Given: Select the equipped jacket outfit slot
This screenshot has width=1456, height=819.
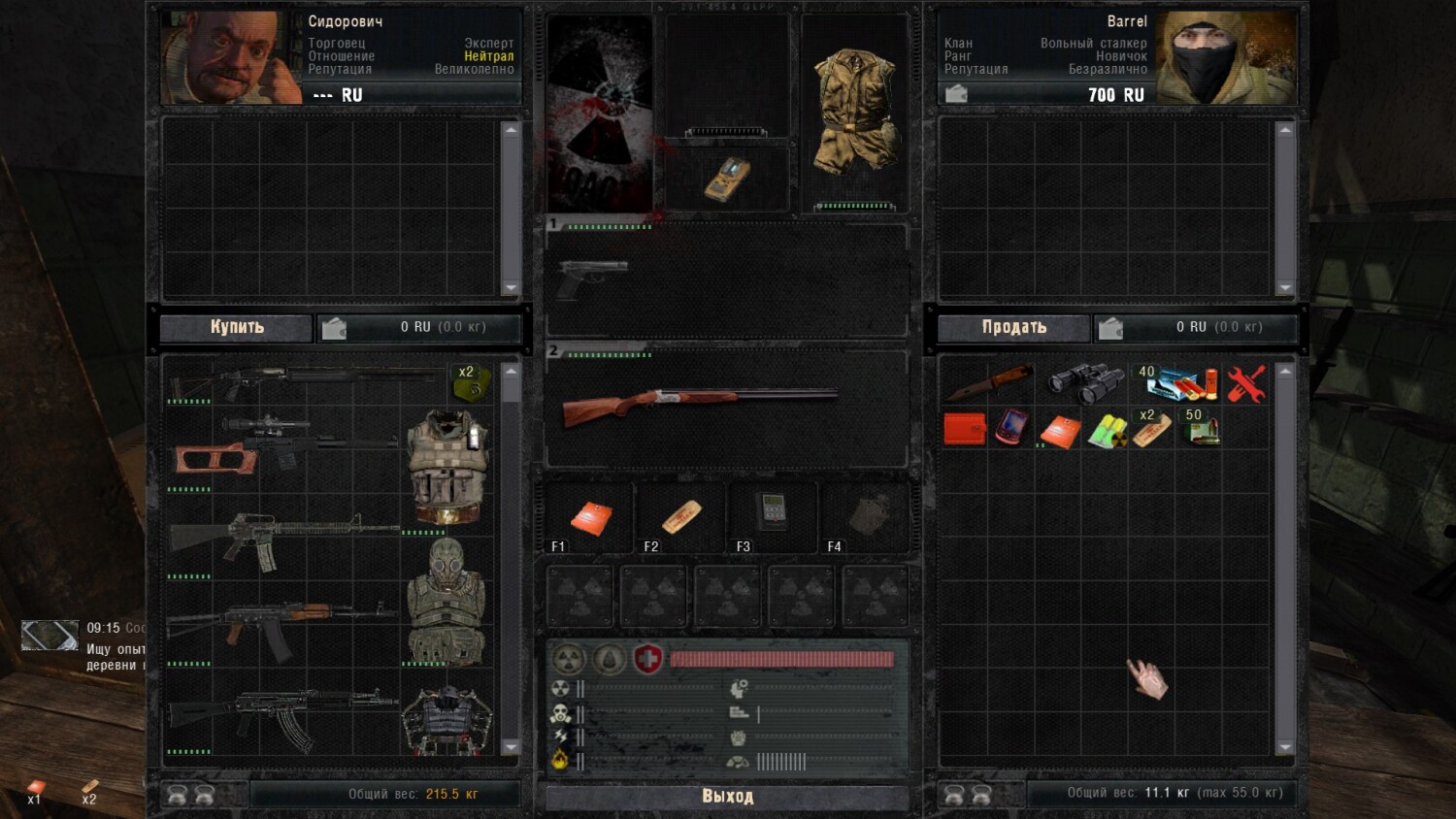Looking at the screenshot, I should click(x=853, y=112).
